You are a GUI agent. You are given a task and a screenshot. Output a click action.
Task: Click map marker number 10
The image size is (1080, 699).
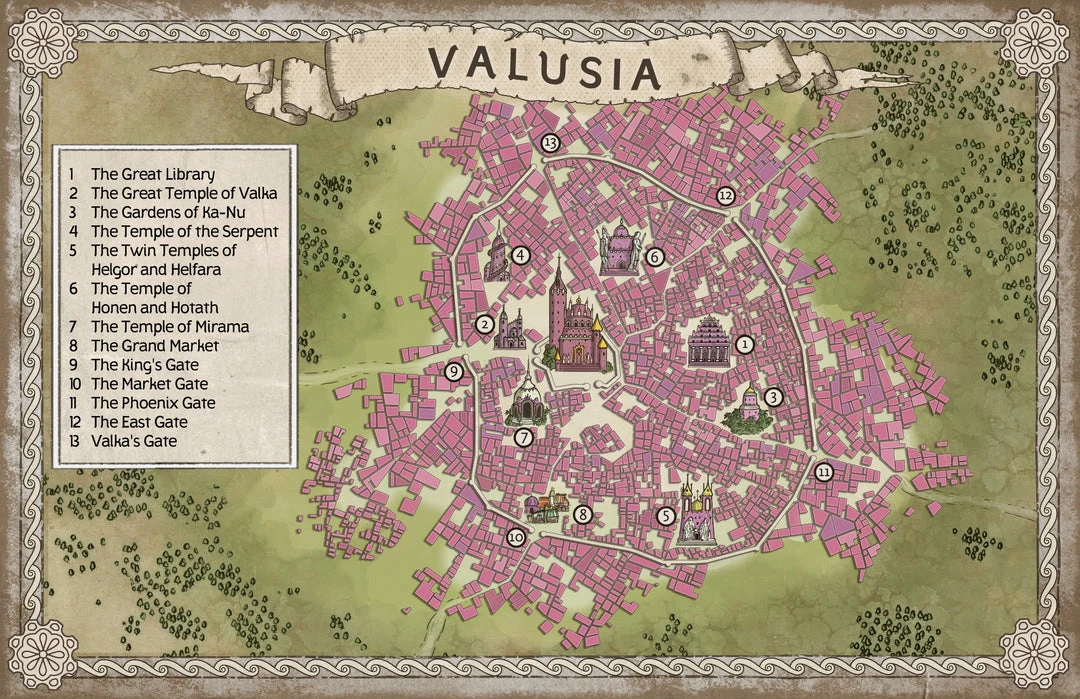pos(515,537)
